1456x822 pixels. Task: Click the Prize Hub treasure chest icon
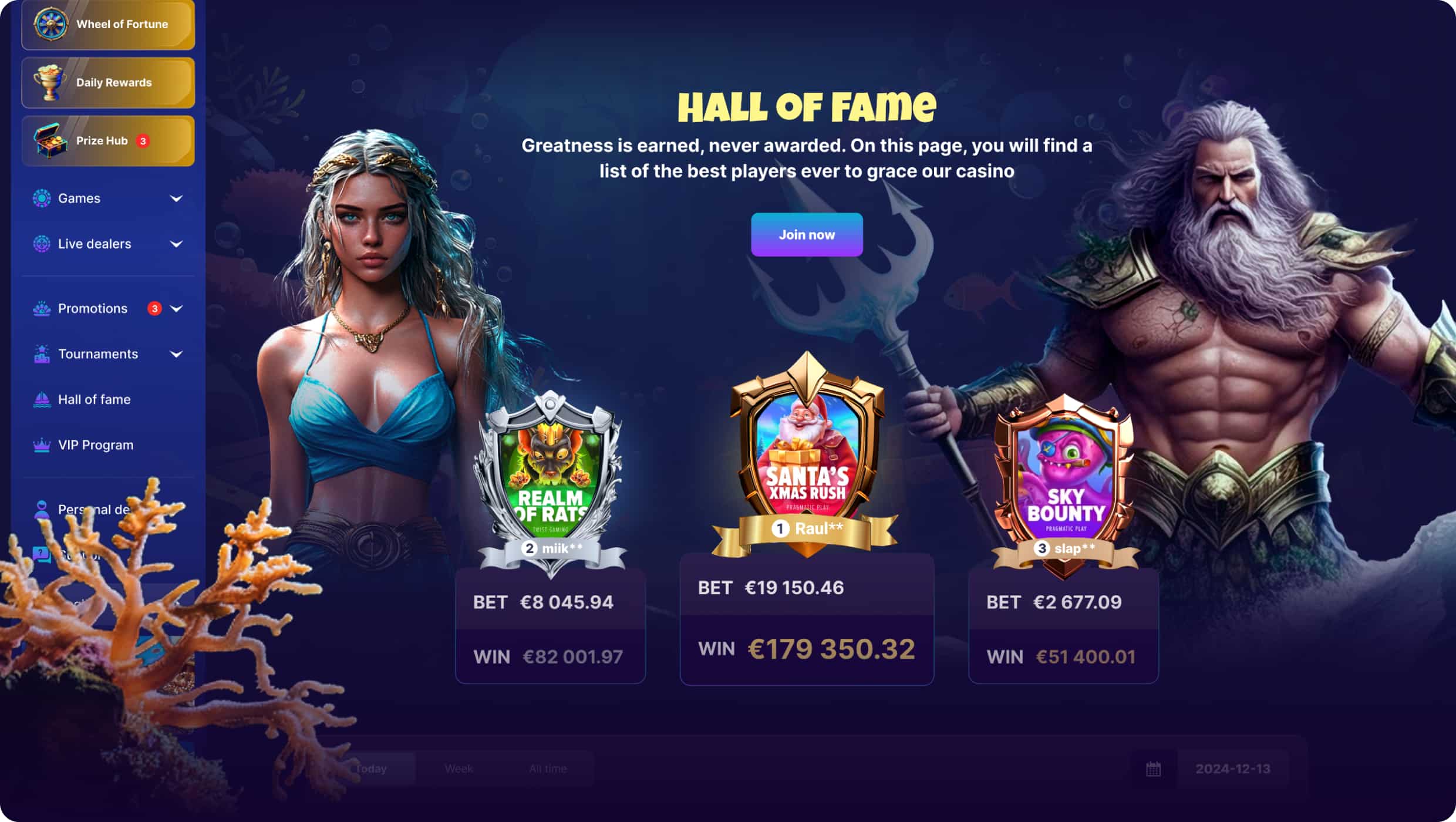coord(50,140)
